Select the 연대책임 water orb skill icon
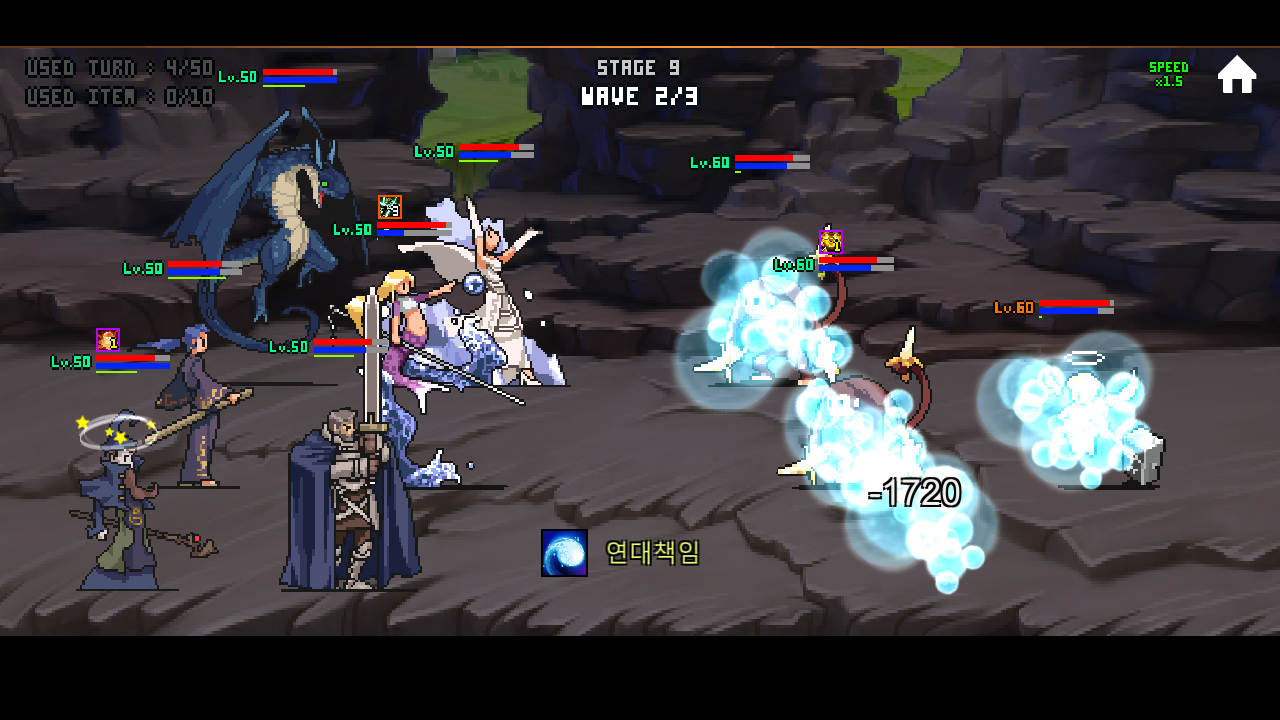This screenshot has height=720, width=1280. 563,551
